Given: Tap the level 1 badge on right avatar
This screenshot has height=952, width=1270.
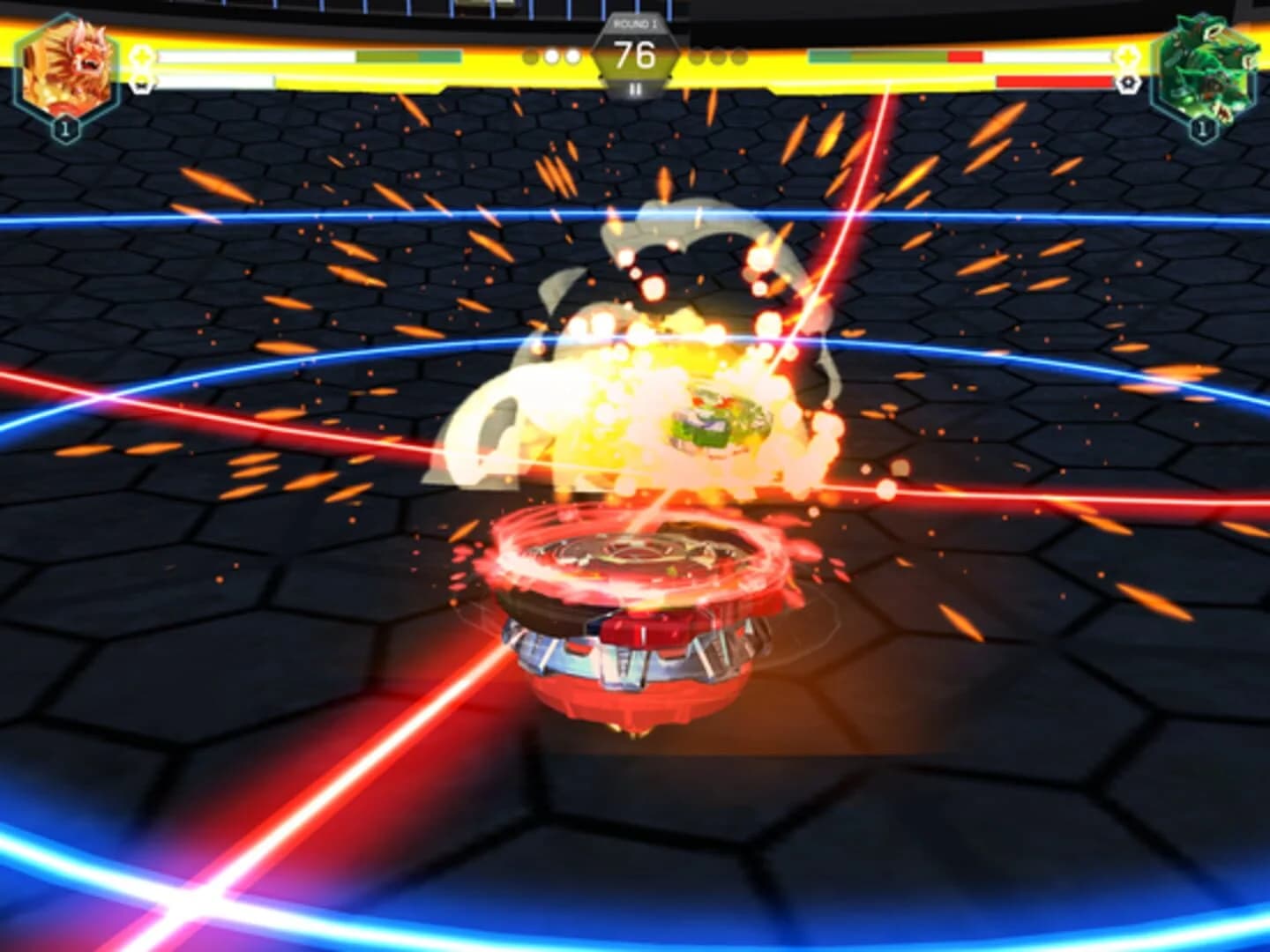Looking at the screenshot, I should (x=1201, y=125).
